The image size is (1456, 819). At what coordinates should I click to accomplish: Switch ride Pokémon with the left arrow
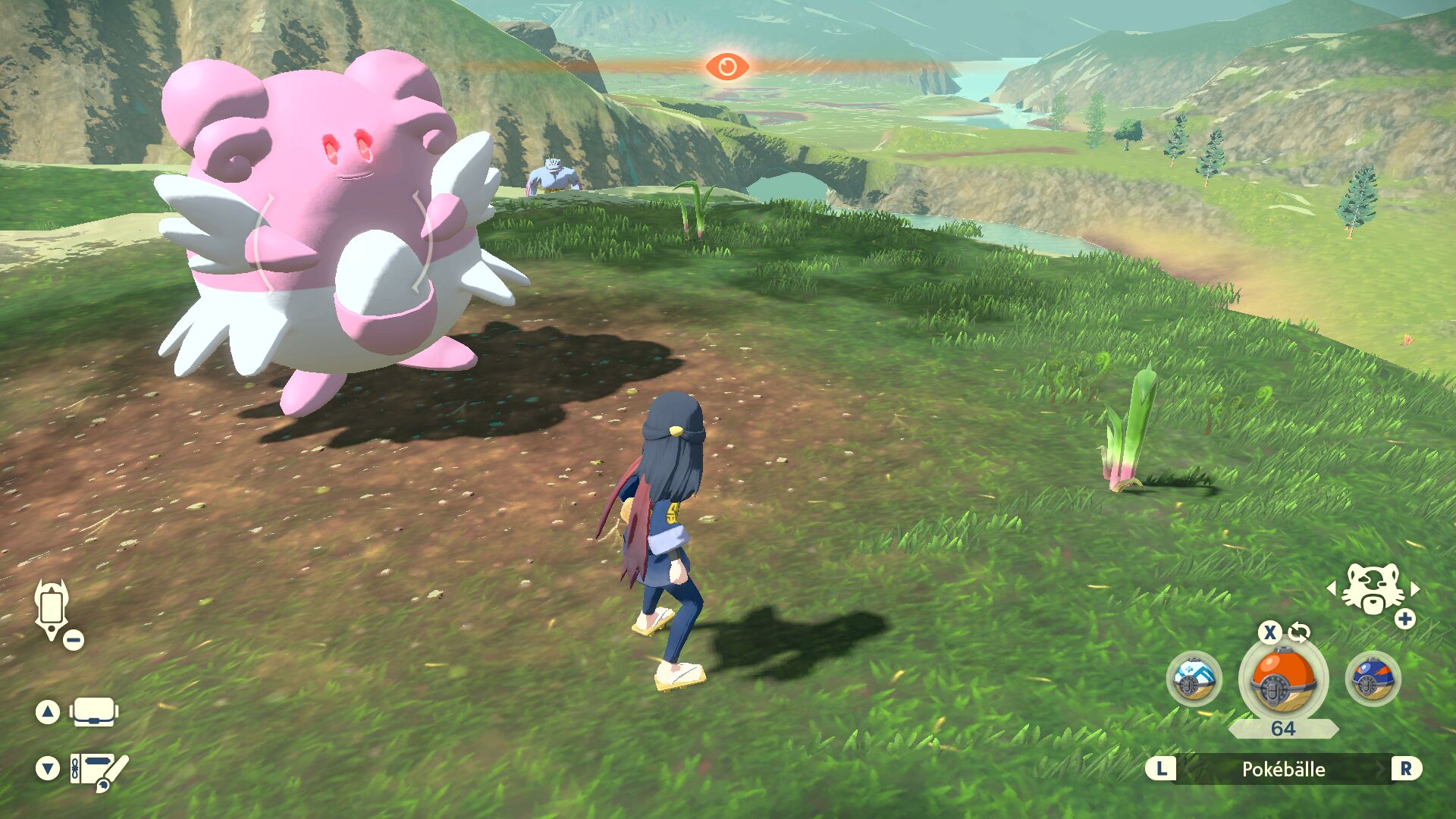(1331, 588)
